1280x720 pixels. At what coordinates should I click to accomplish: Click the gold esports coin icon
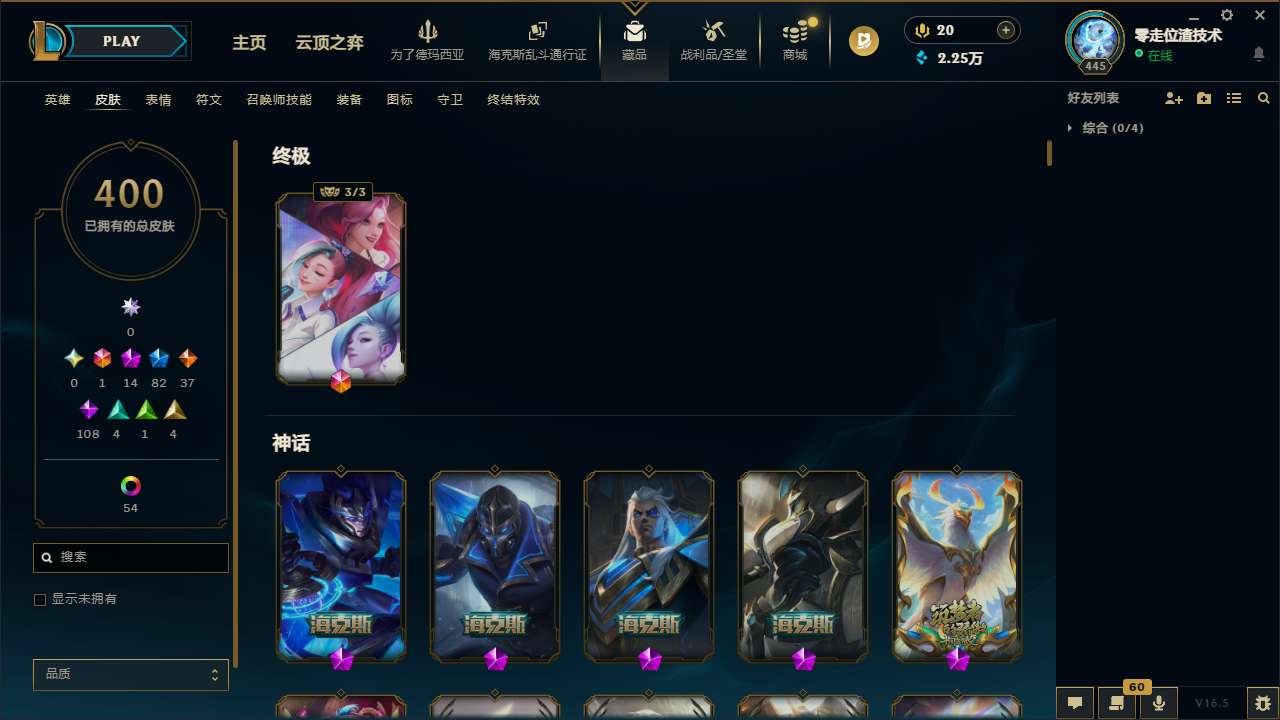click(x=863, y=41)
